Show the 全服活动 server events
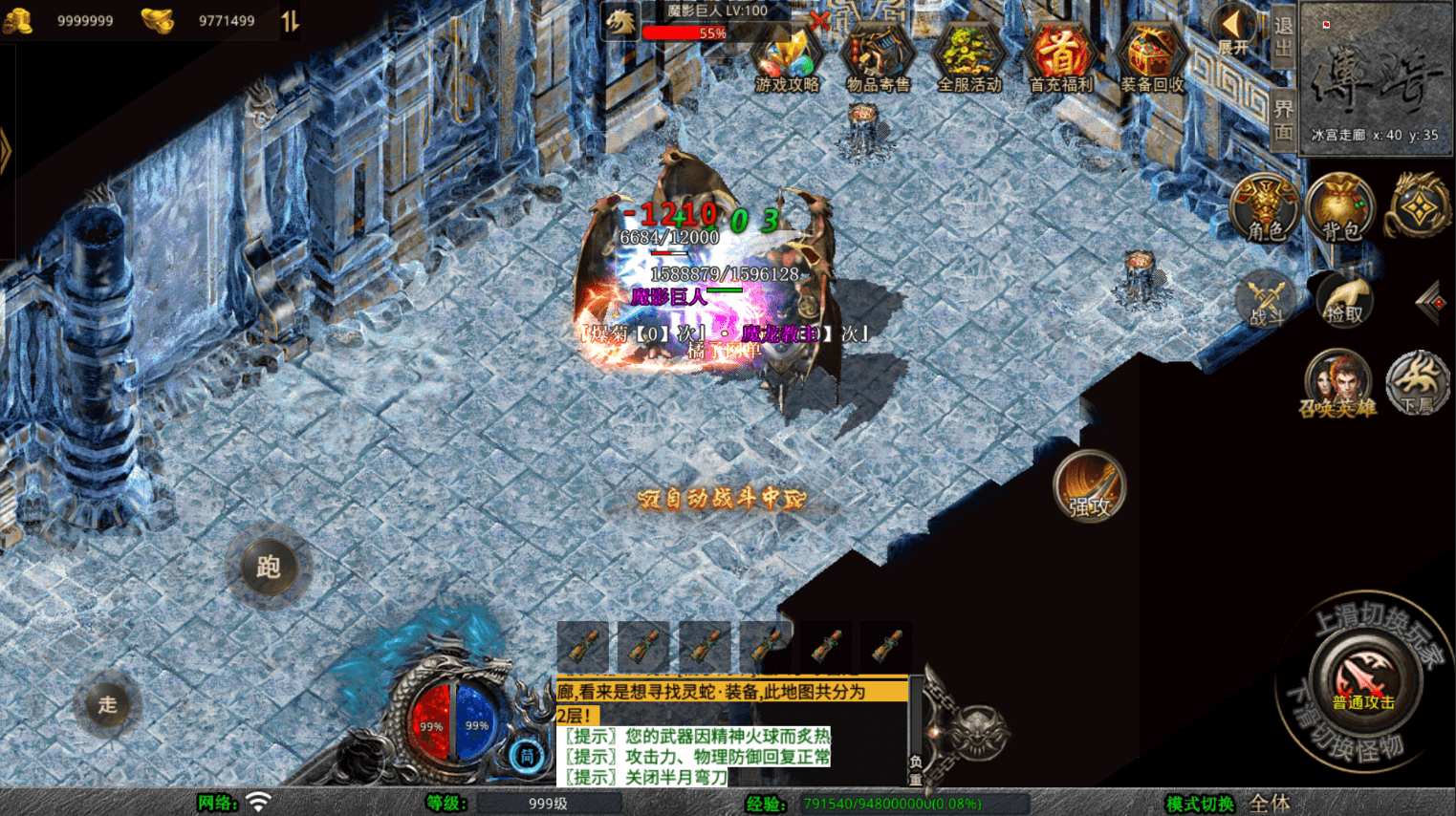Screen dimensions: 1456x816 tap(968, 59)
